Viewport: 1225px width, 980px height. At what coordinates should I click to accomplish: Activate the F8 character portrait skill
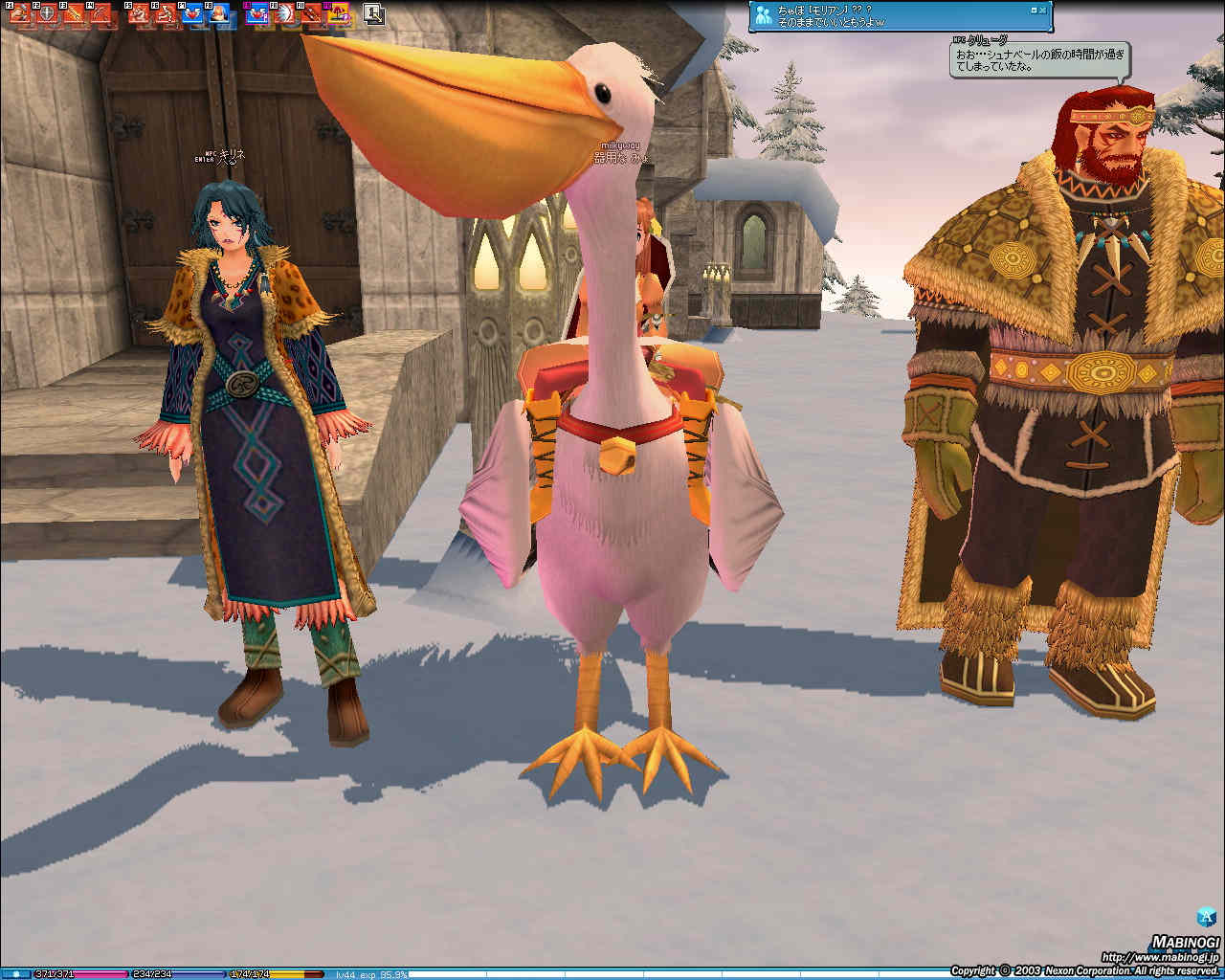(x=218, y=14)
